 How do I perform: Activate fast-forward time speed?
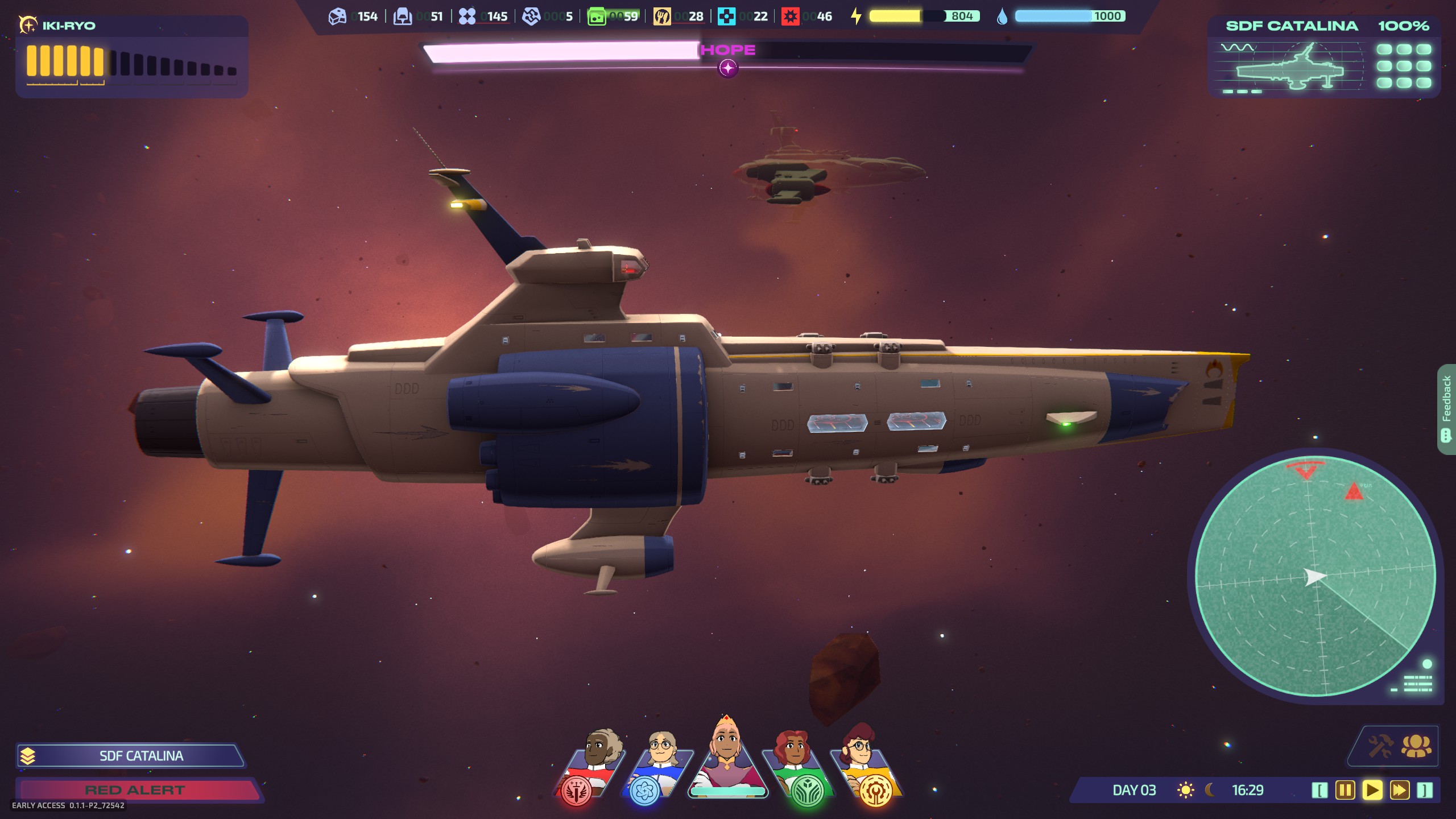[1399, 790]
